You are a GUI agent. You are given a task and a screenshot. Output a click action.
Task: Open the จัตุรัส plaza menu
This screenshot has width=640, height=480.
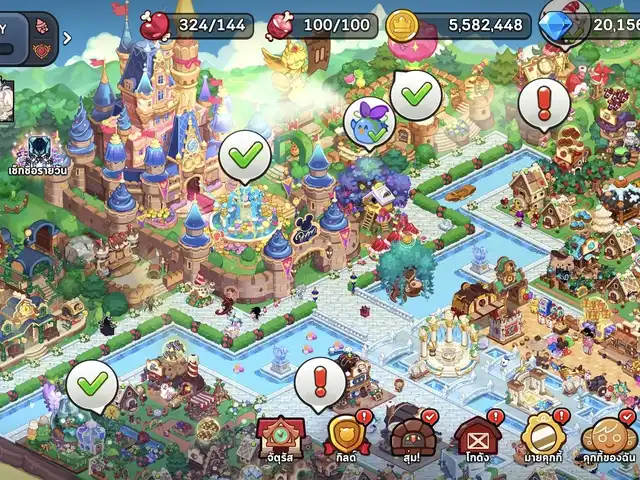coord(281,437)
